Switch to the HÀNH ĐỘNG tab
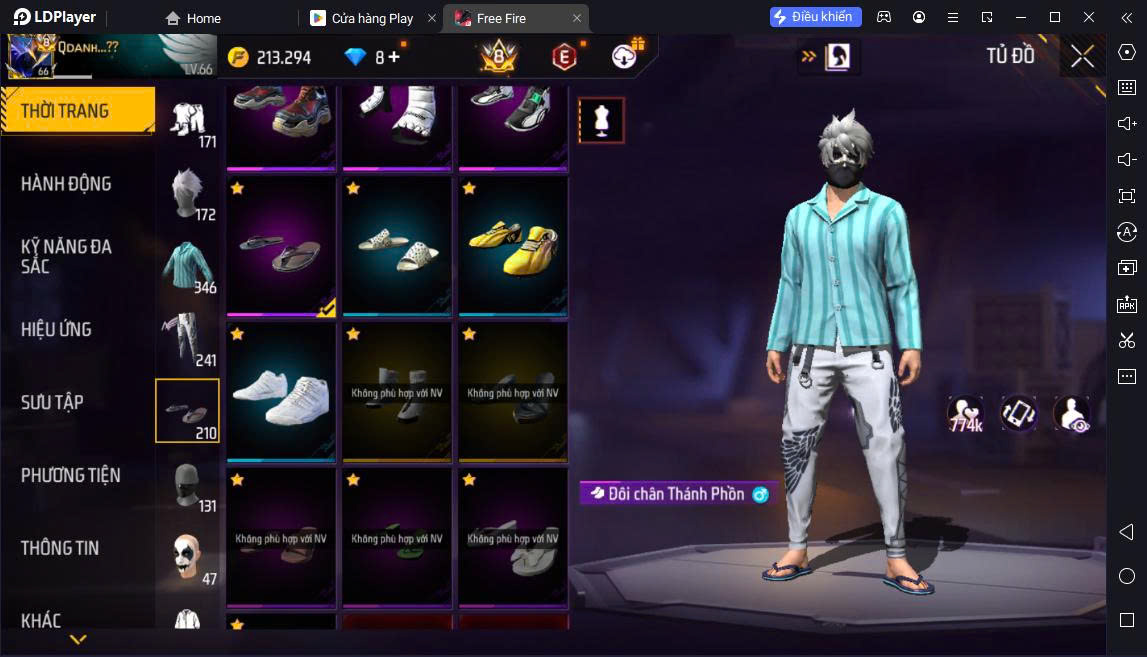The image size is (1147, 657). click(66, 184)
